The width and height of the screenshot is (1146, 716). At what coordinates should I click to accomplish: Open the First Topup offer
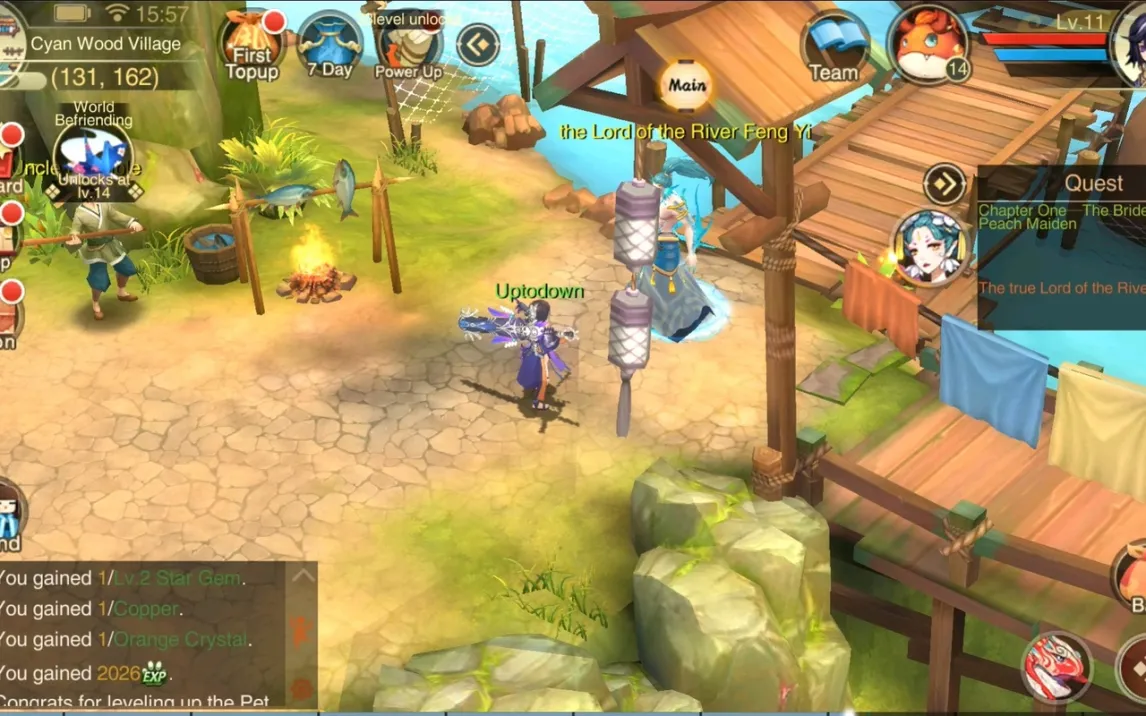250,44
